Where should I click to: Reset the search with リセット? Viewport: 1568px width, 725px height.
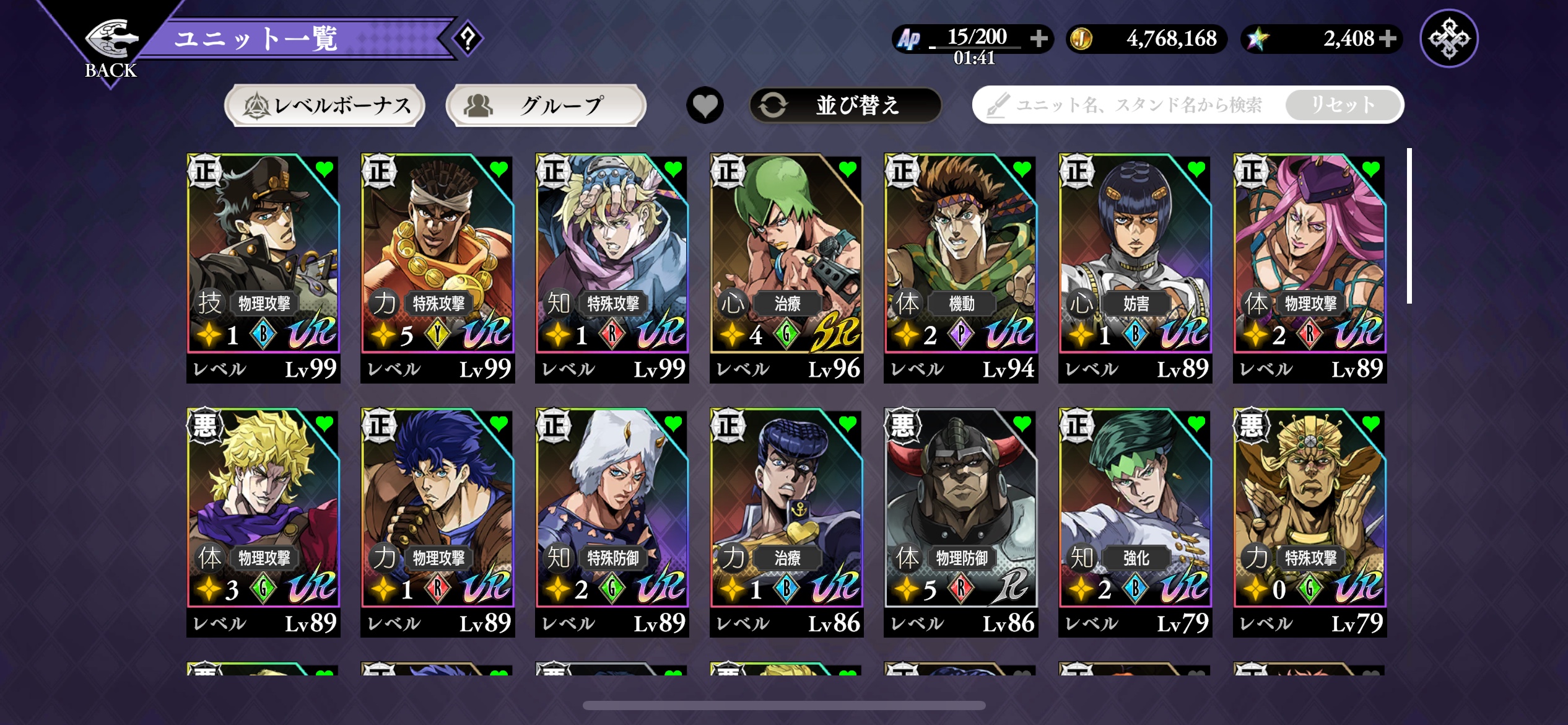pyautogui.click(x=1343, y=105)
